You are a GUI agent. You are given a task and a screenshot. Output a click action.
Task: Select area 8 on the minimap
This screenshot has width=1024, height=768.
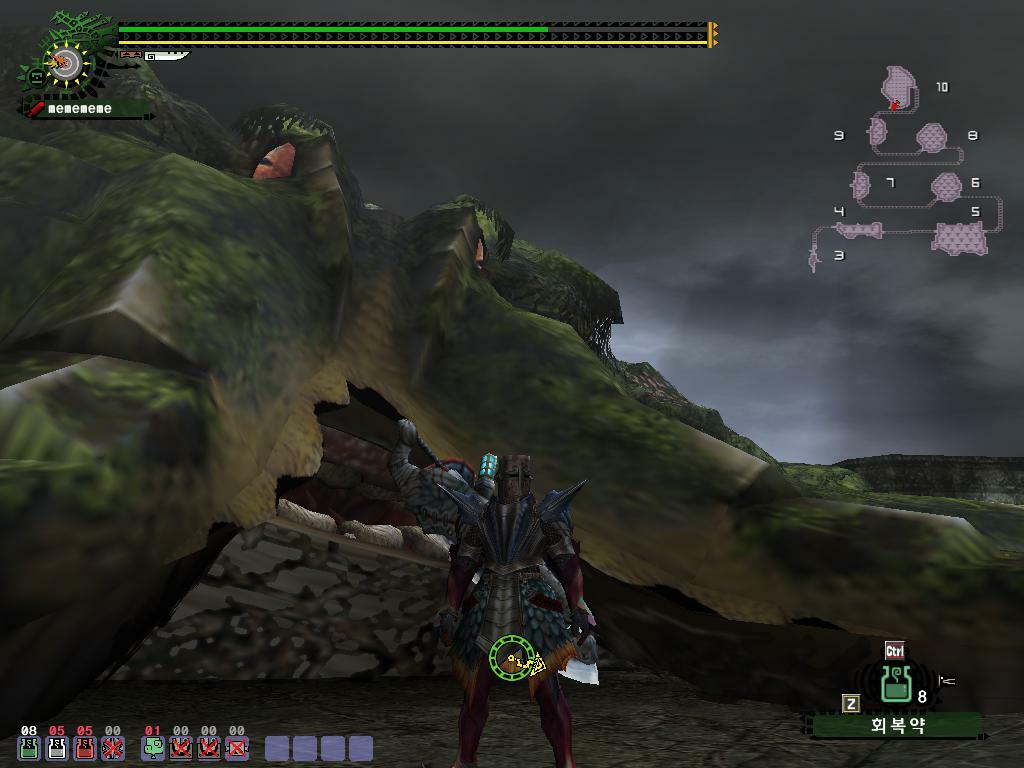click(932, 137)
